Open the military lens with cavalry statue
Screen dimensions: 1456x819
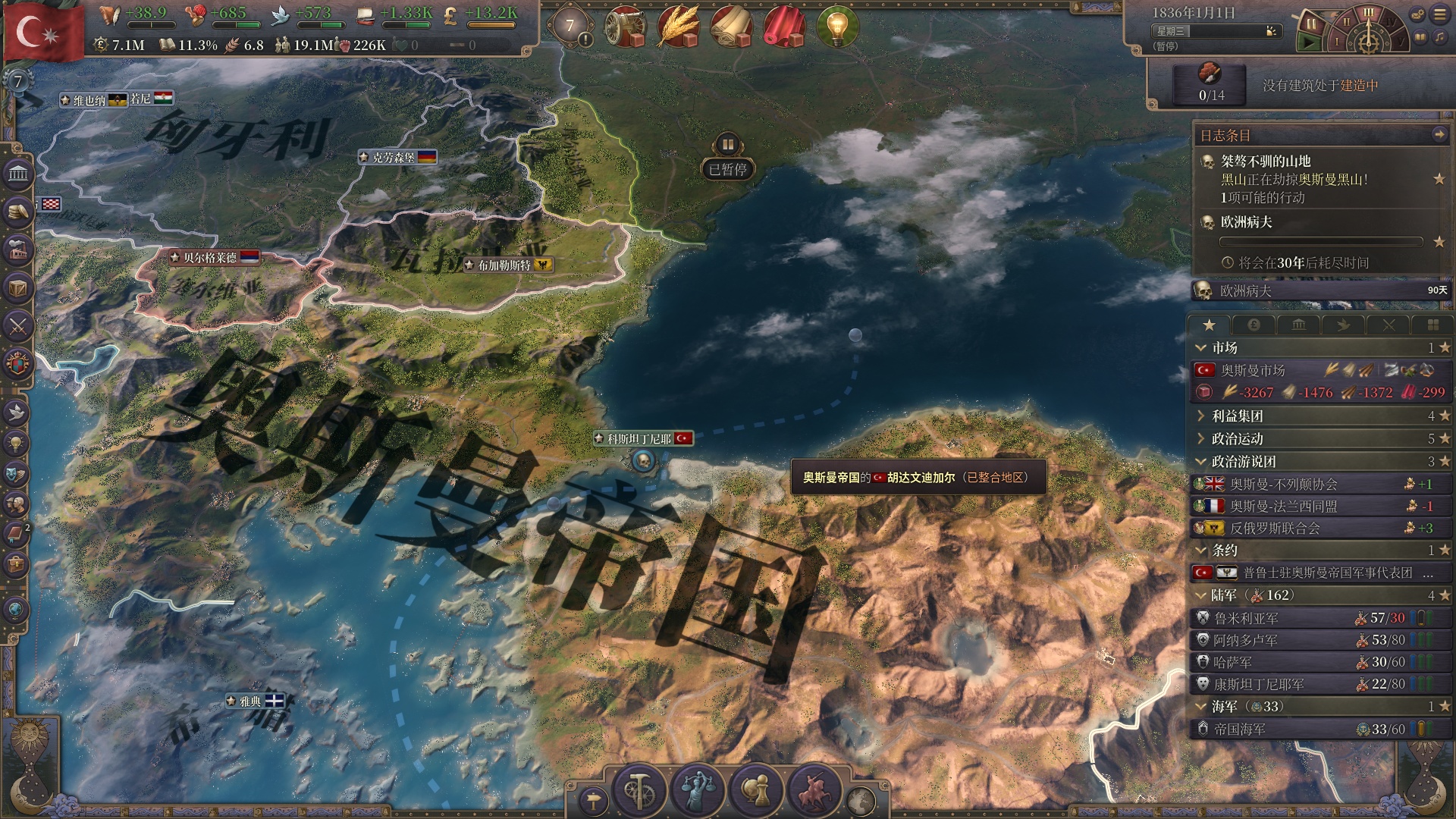point(814,789)
